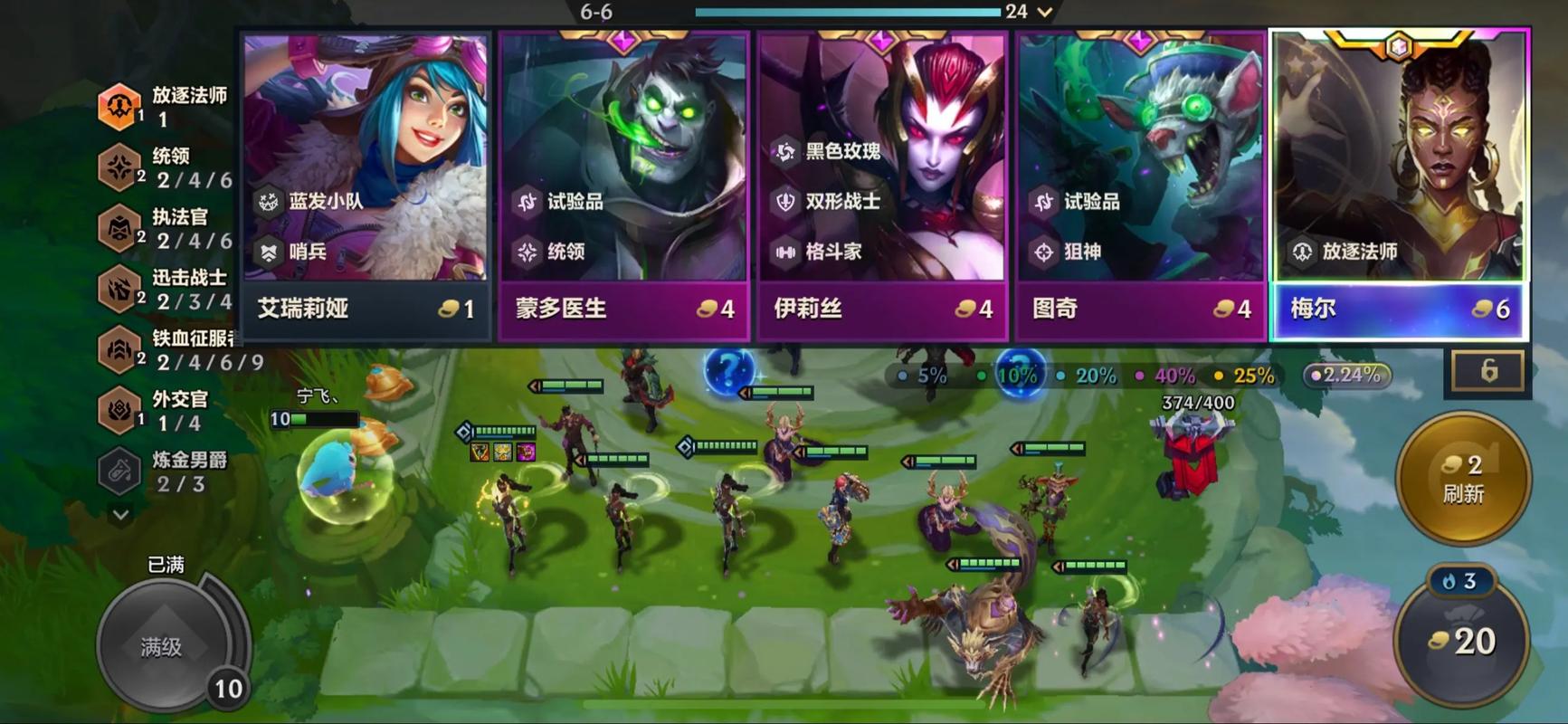The height and width of the screenshot is (724, 1568).
Task: Buy the 图奇 champion card
Action: coord(1140,186)
